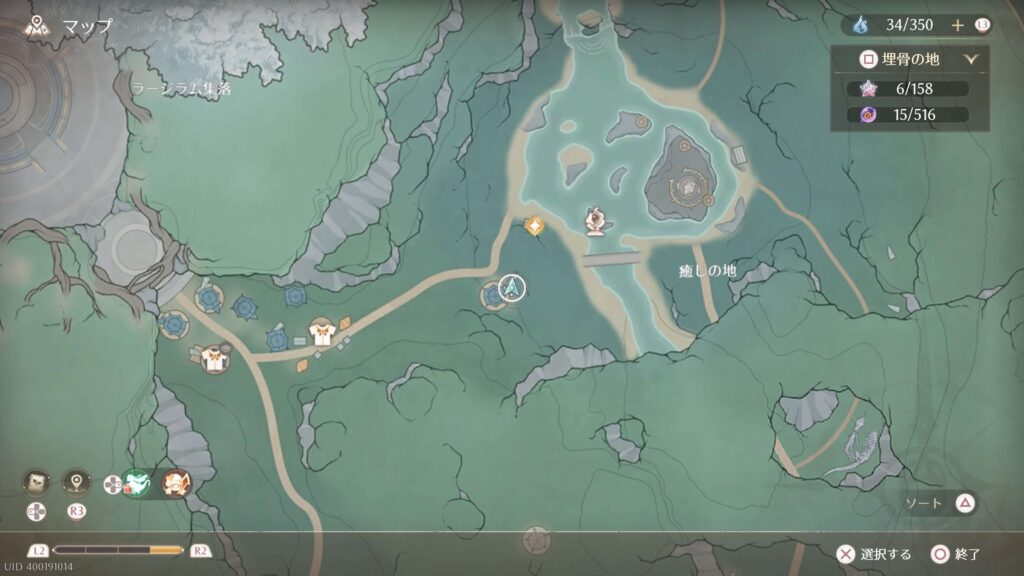Select the outfit marker on the road

(321, 332)
